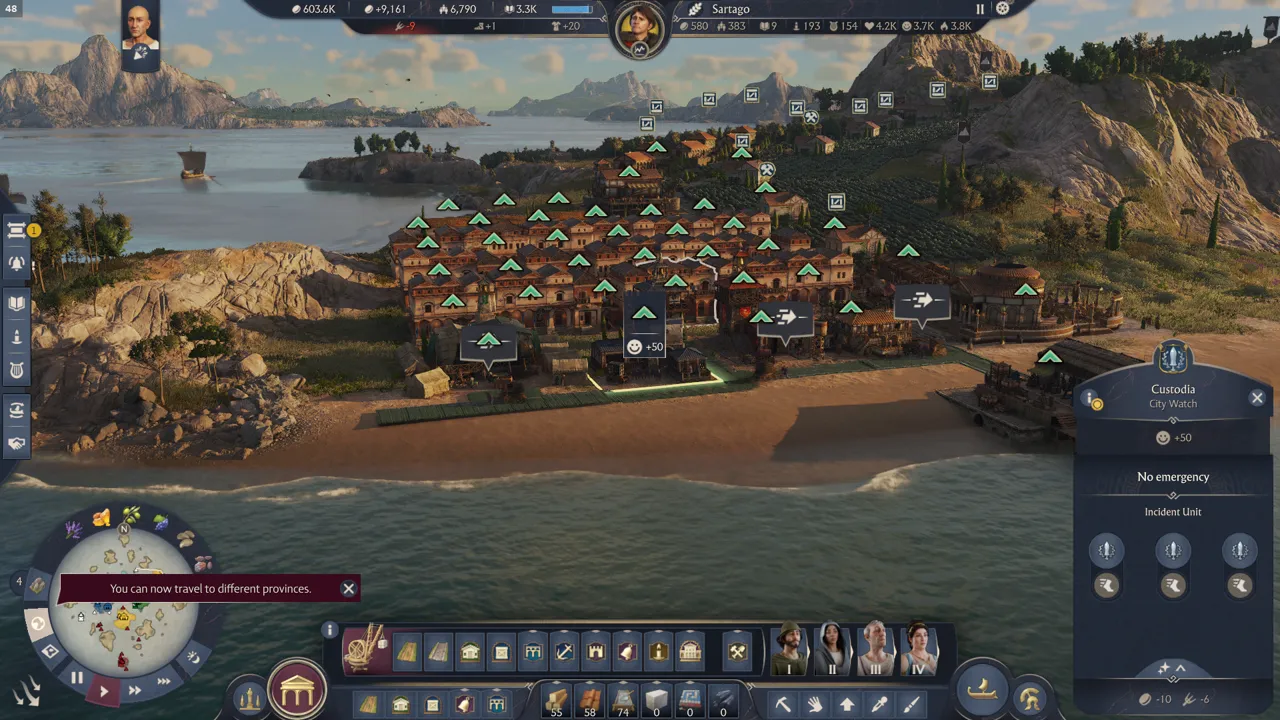Pause game via top bar pause icon
This screenshot has height=720, width=1280.
click(x=980, y=9)
